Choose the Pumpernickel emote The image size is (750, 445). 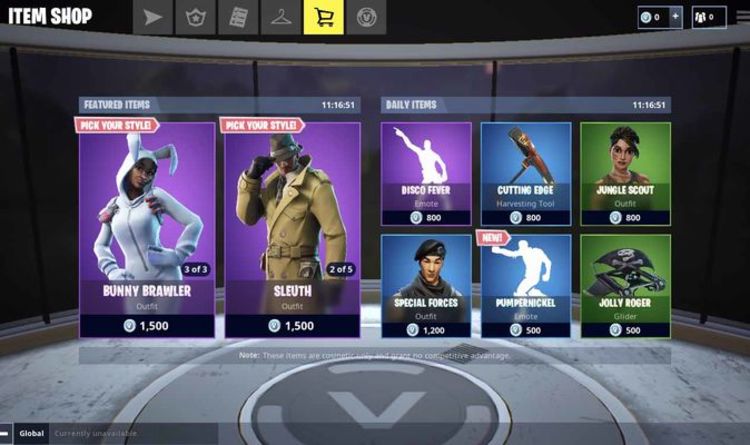(525, 284)
